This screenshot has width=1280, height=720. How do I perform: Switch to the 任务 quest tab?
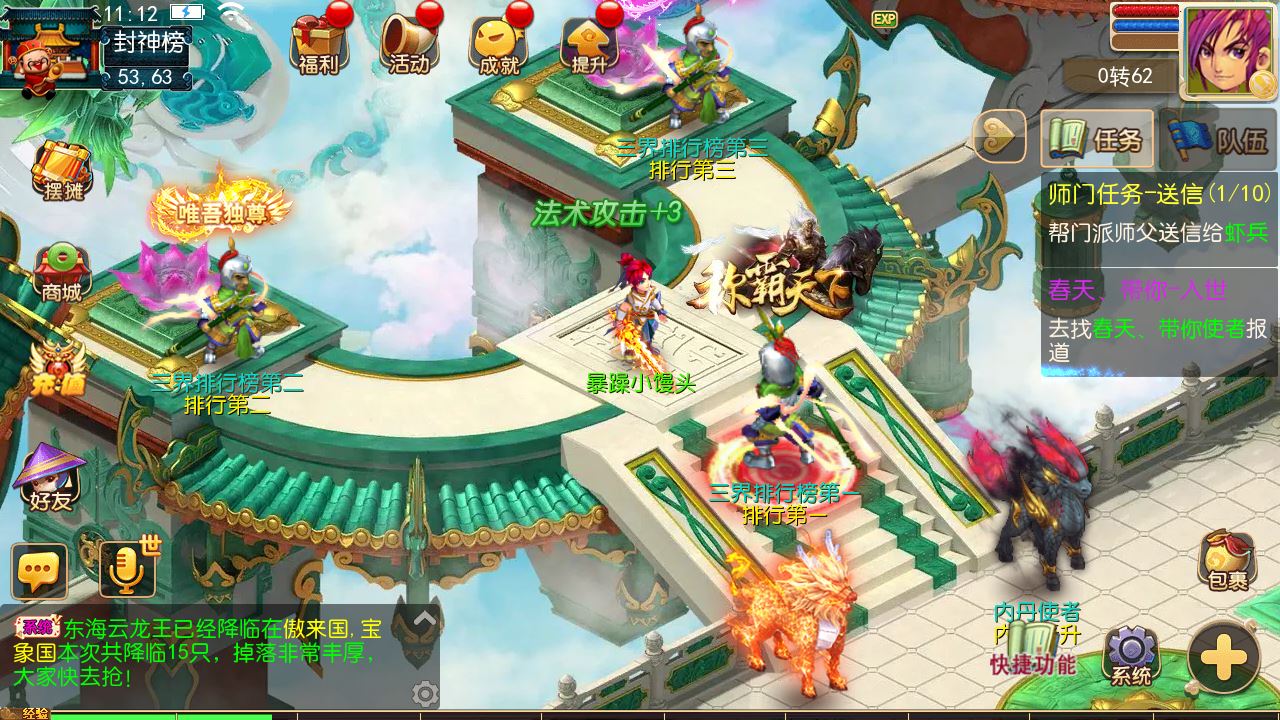[x=1097, y=139]
